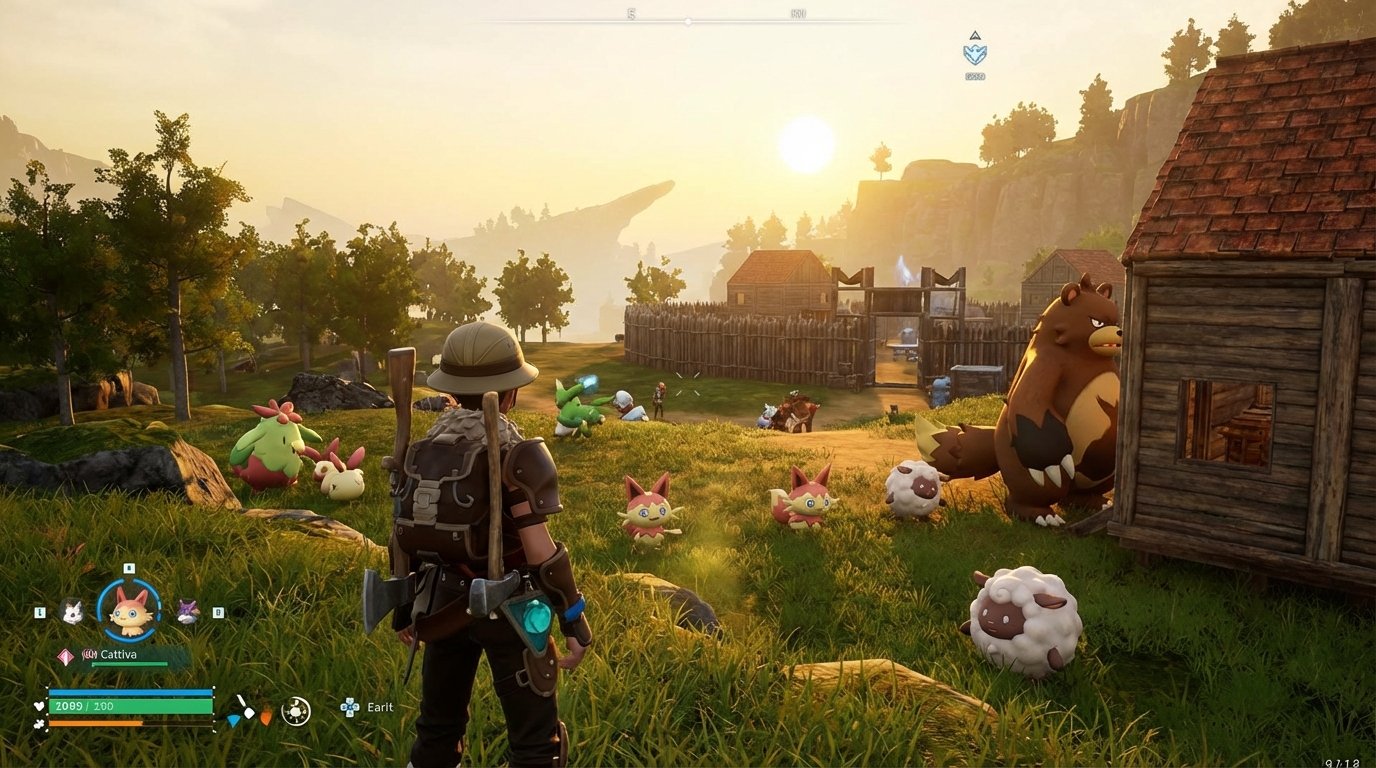Click the blue base marker shield icon
The width and height of the screenshot is (1376, 768).
point(975,55)
